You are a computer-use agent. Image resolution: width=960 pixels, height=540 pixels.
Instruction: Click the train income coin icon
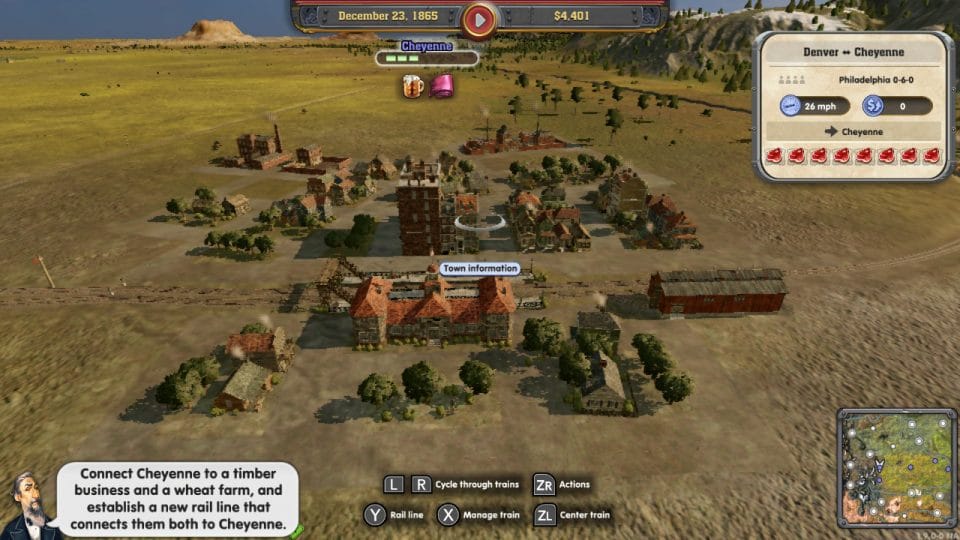[x=873, y=106]
